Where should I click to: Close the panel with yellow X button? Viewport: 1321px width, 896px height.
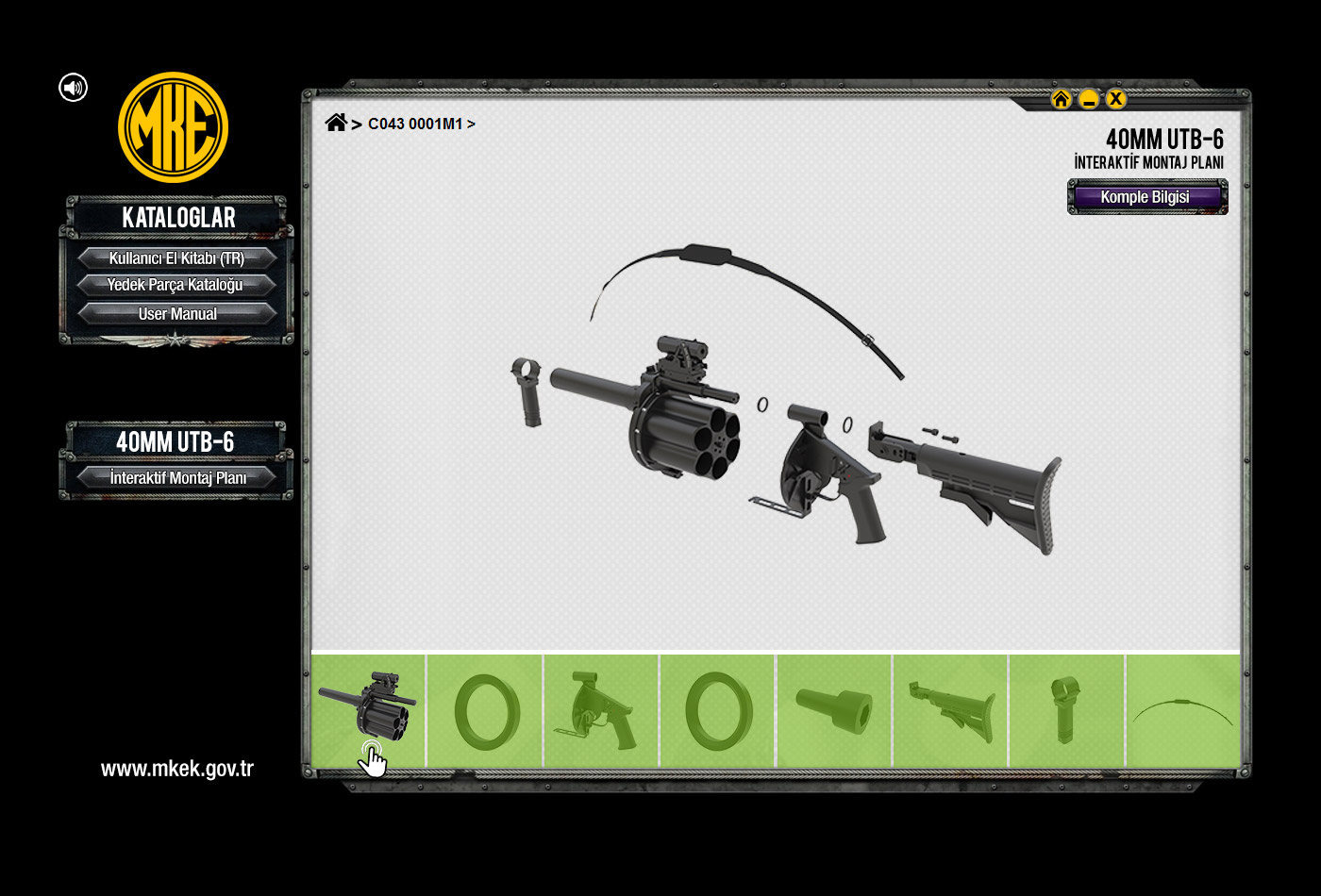pyautogui.click(x=1116, y=99)
